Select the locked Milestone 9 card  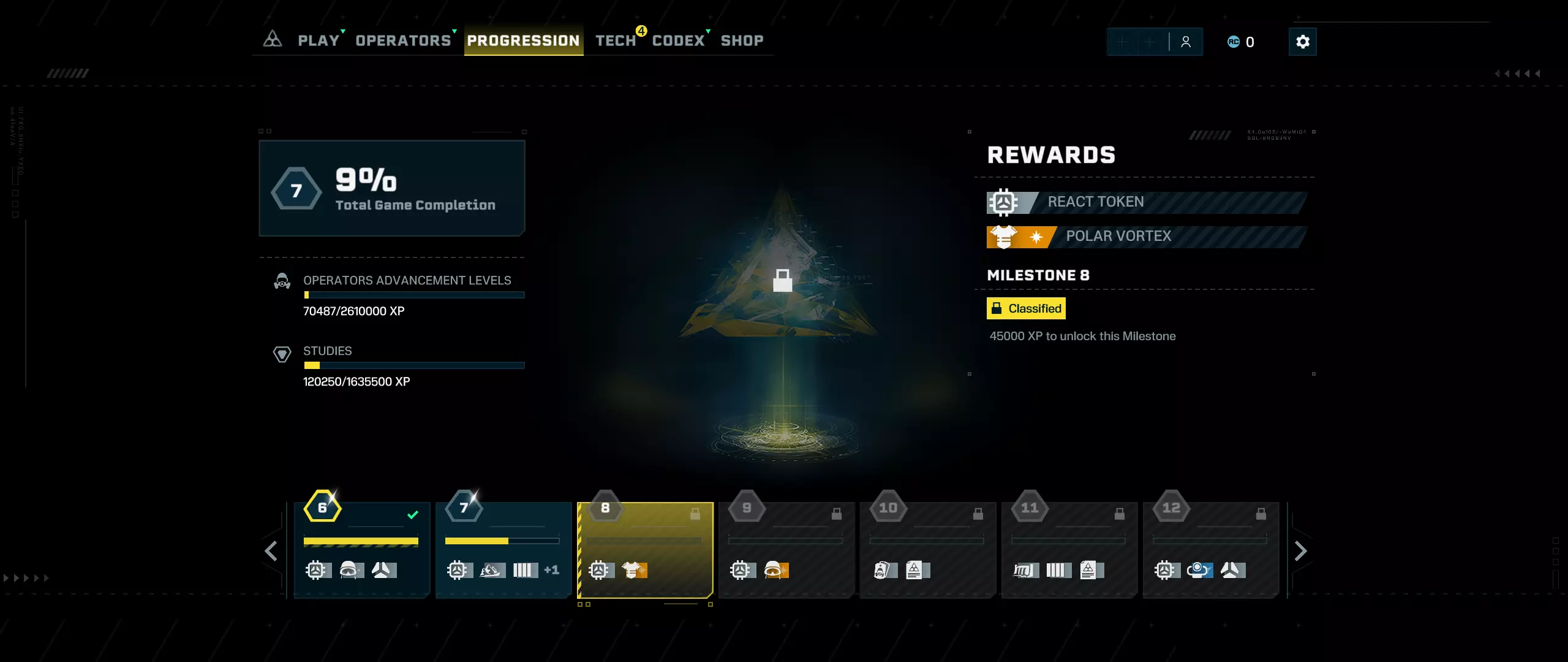point(786,550)
